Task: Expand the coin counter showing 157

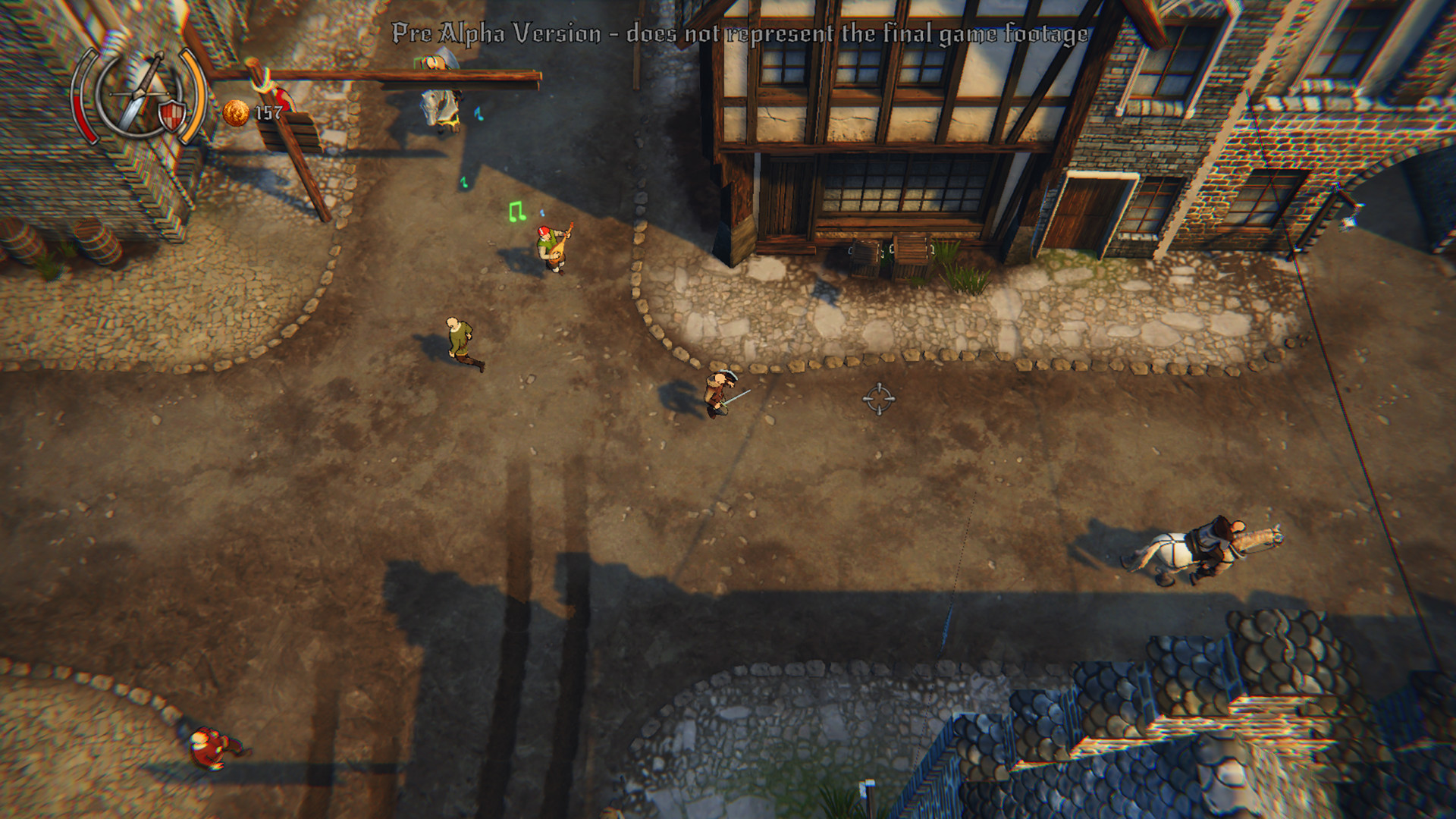Action: tap(267, 112)
